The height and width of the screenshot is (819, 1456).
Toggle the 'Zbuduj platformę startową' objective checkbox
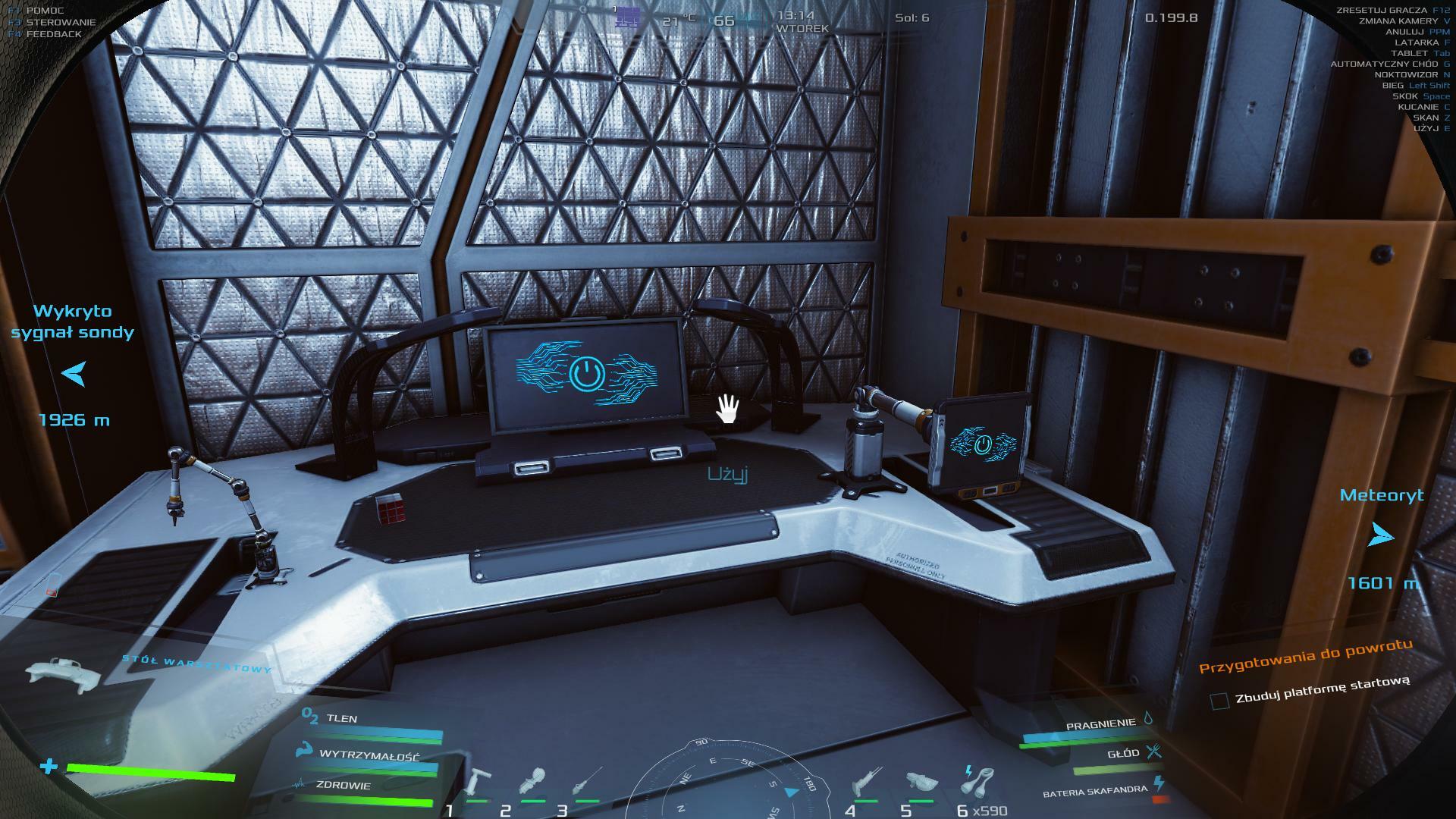pos(1219,701)
